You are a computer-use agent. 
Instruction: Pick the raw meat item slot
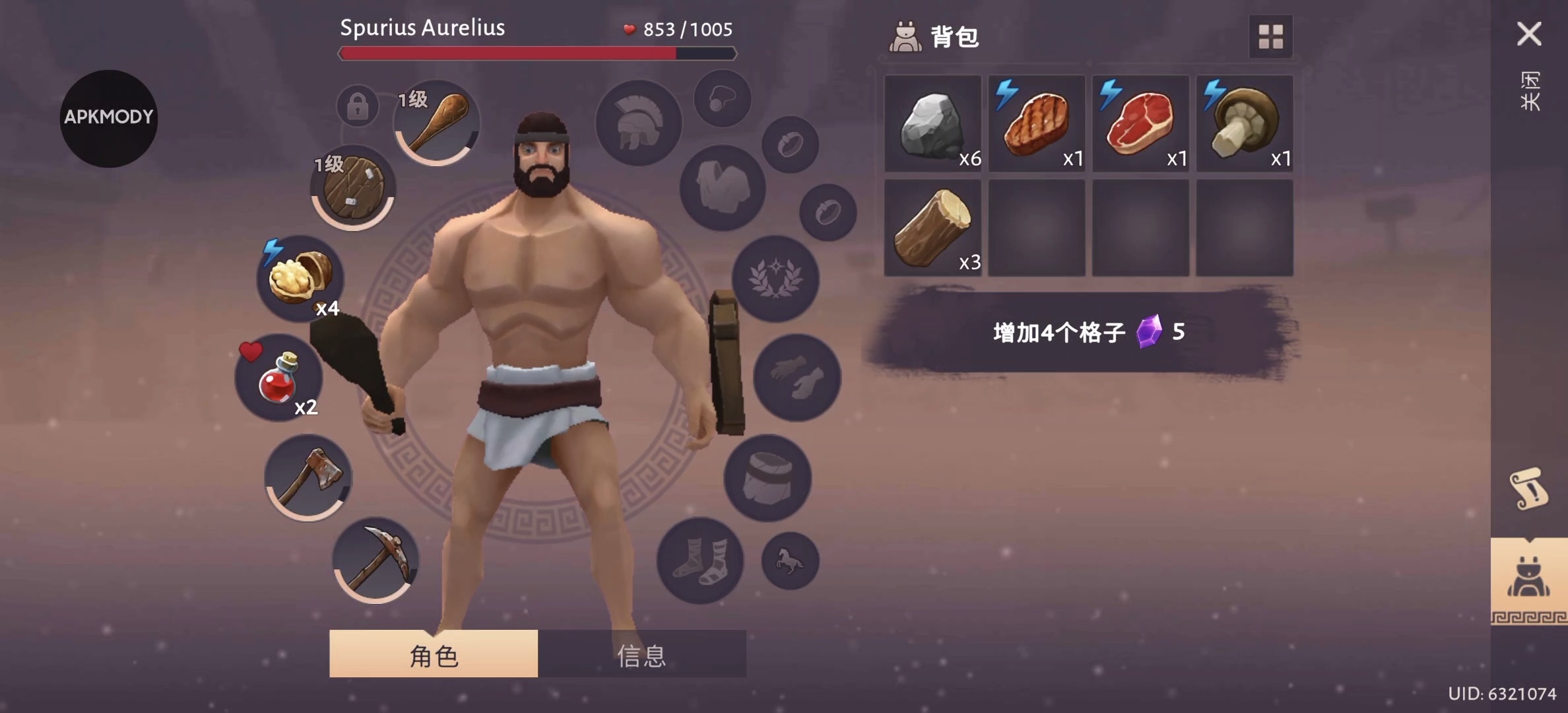coord(1140,124)
